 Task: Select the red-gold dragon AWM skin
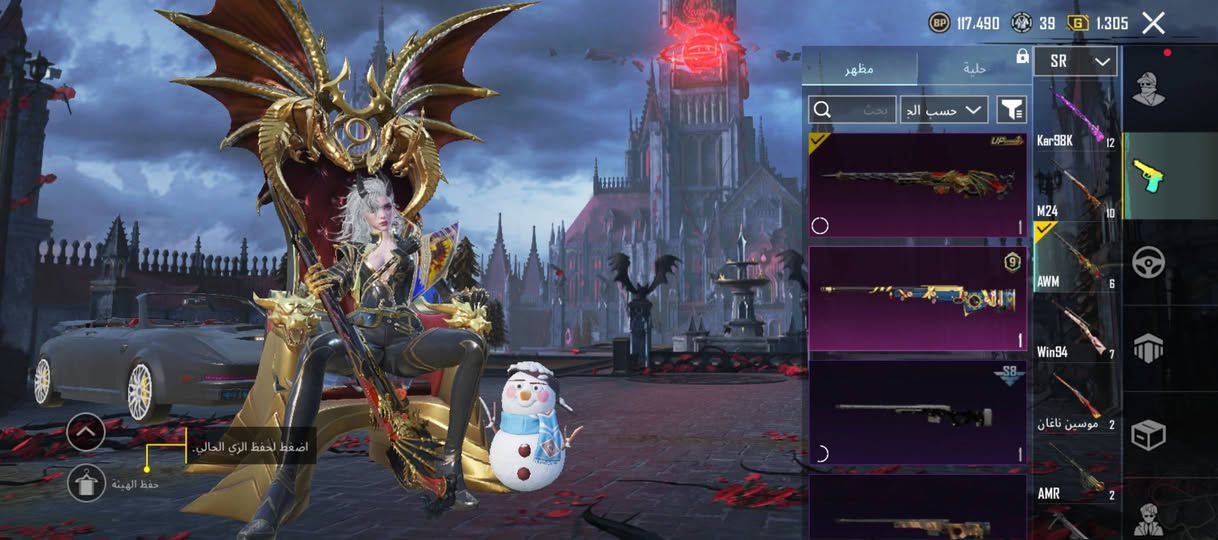(x=916, y=185)
